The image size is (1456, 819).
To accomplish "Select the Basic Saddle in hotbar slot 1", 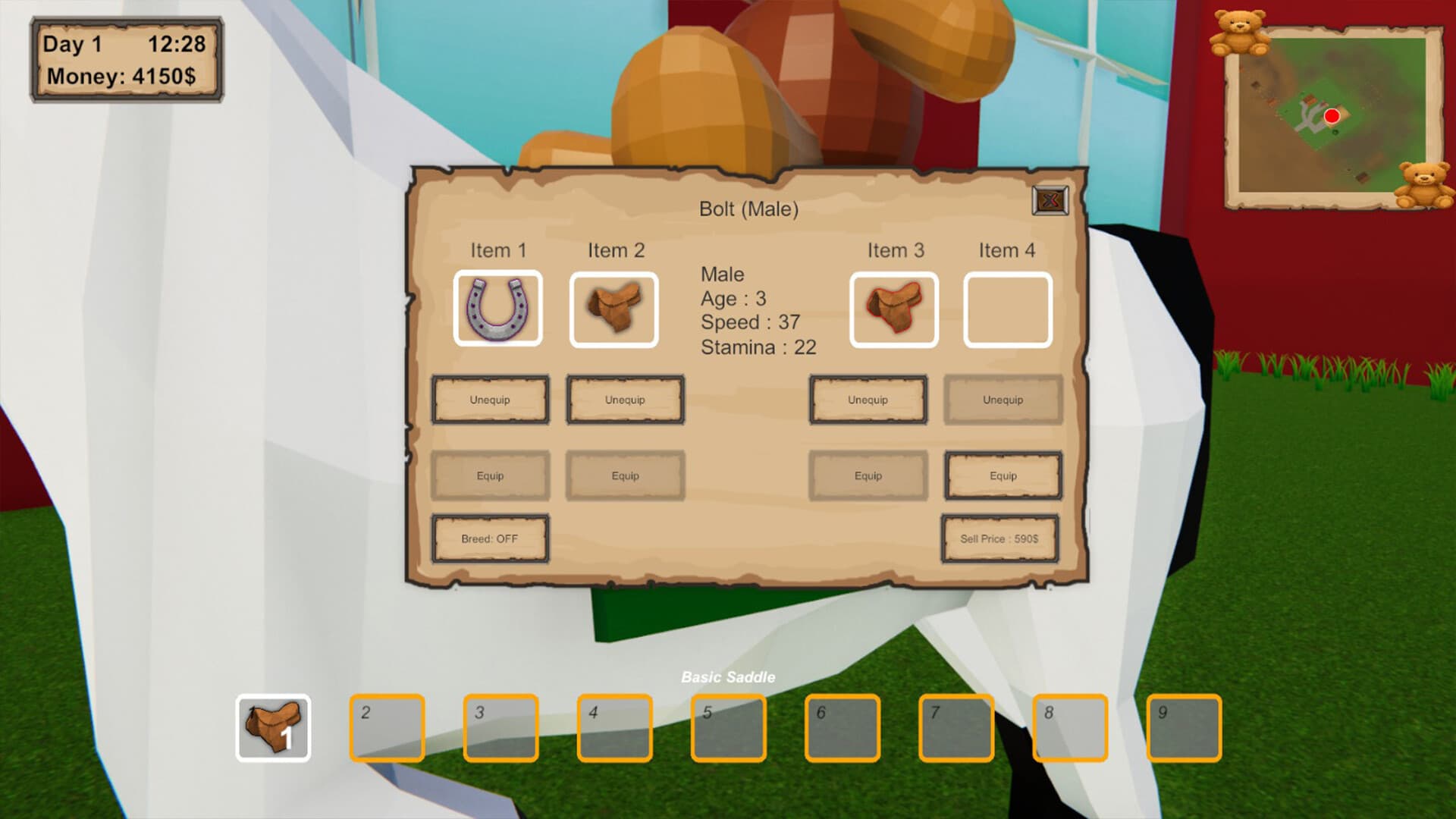I will (x=272, y=726).
